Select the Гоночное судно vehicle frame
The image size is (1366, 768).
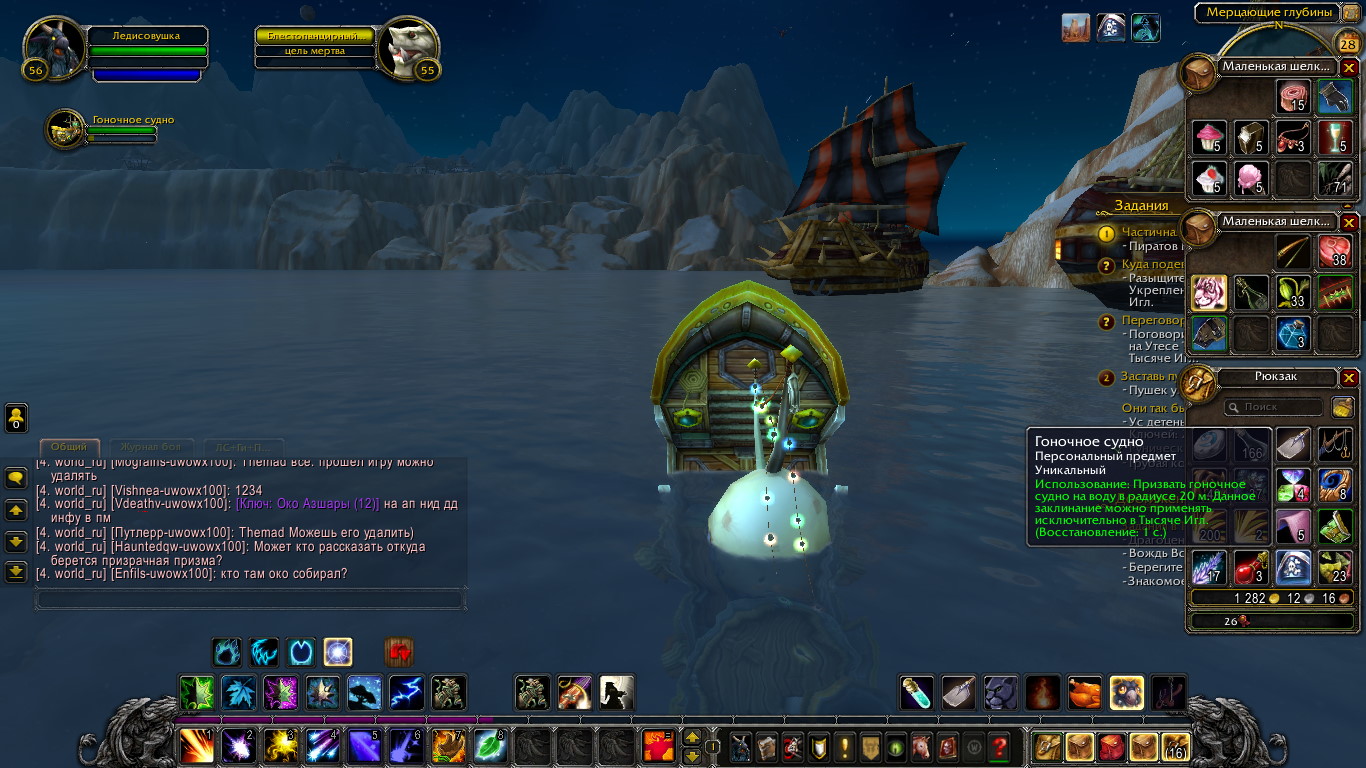click(x=66, y=129)
